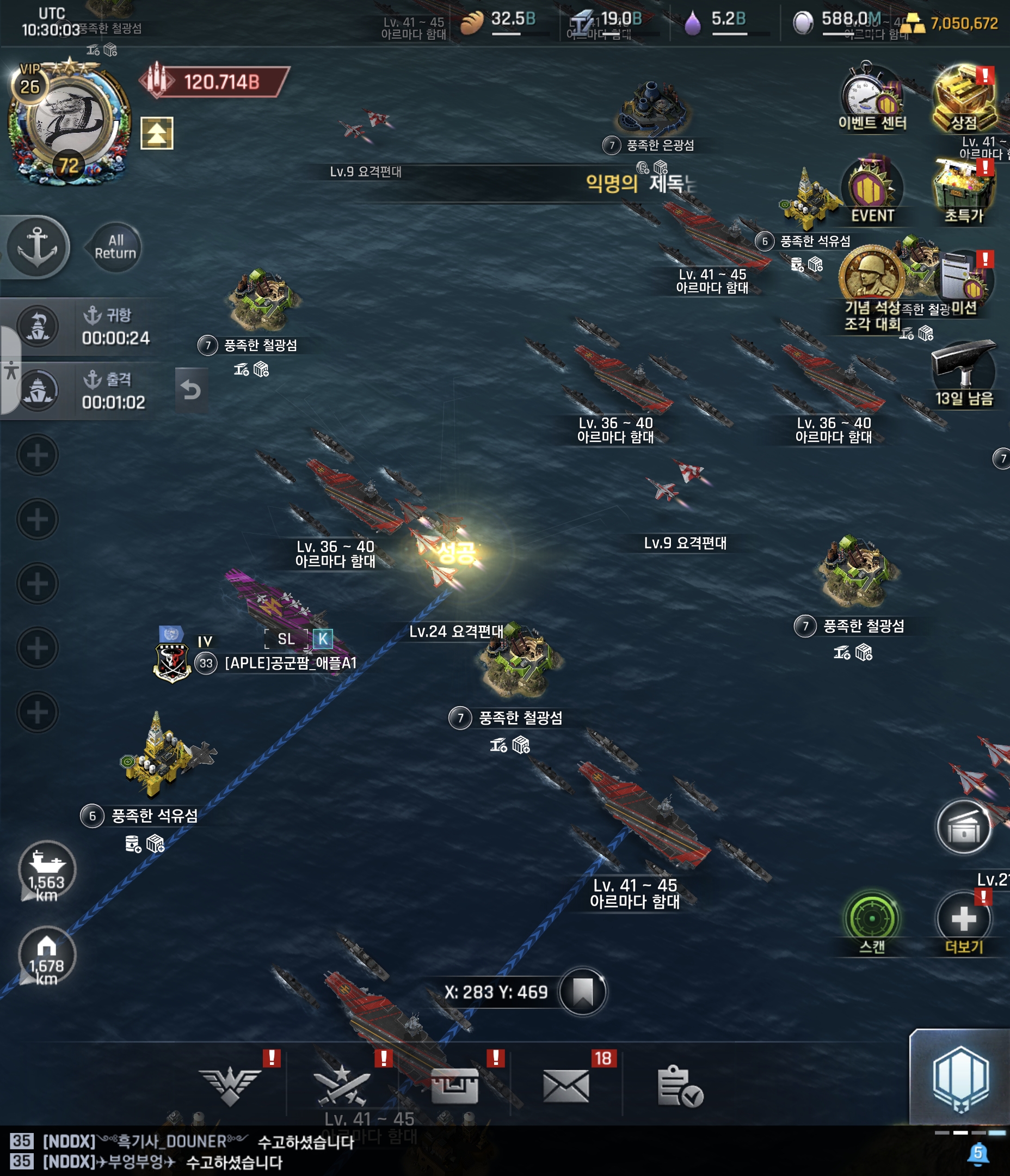Open the winged emblem alliance menu
Viewport: 1010px width, 1176px height.
(230, 1085)
